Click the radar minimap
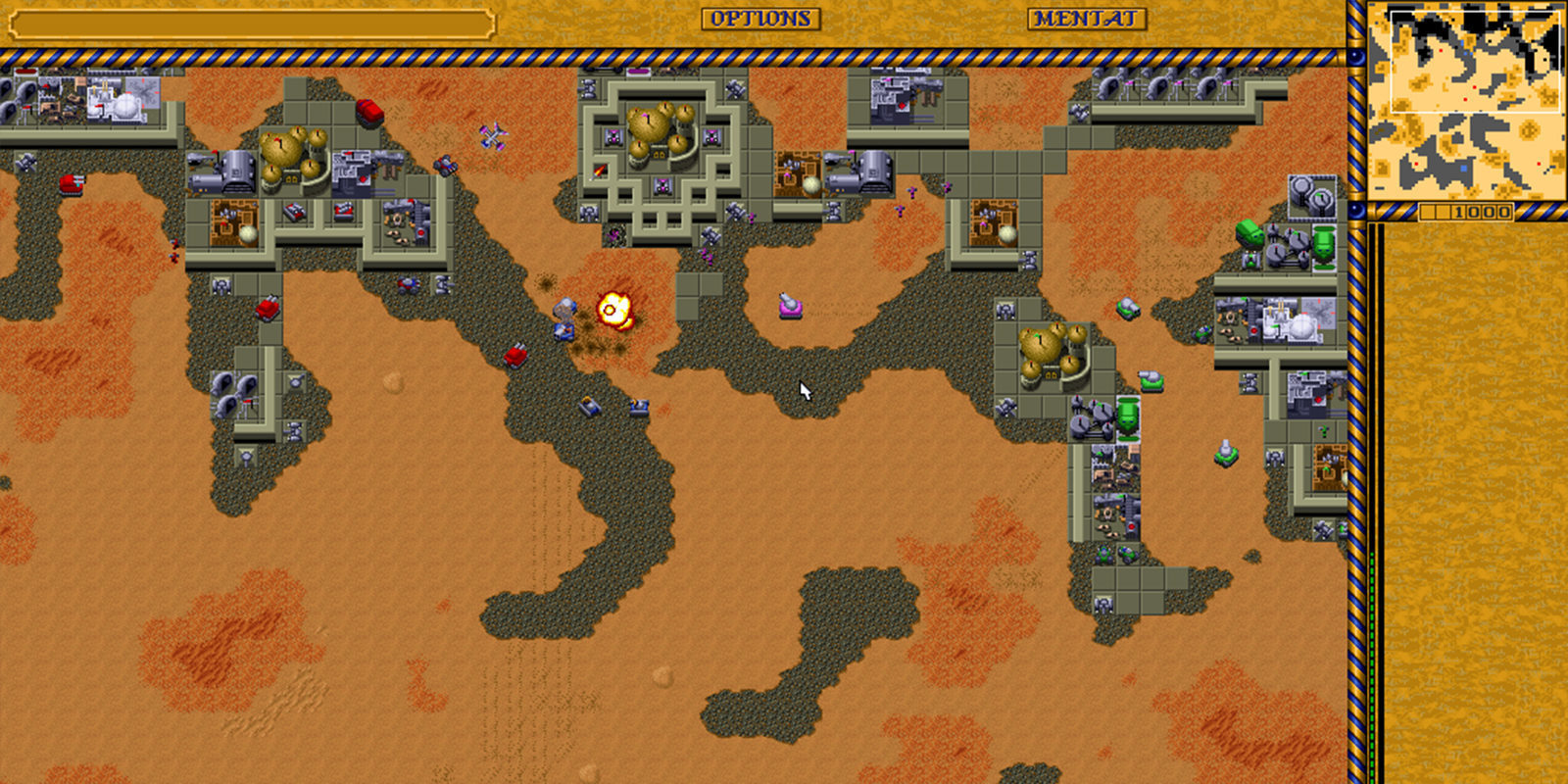Image resolution: width=1568 pixels, height=784 pixels. 1465,100
